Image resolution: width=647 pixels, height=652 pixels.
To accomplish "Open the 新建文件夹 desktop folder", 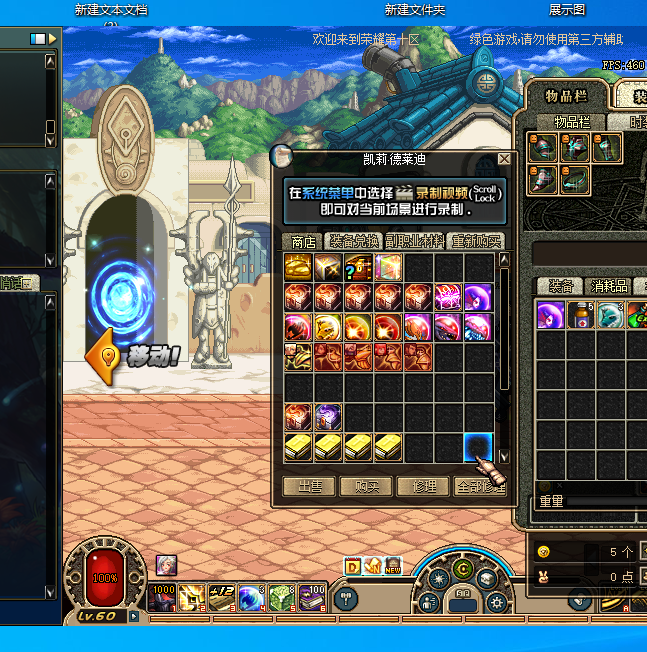I will (x=415, y=10).
